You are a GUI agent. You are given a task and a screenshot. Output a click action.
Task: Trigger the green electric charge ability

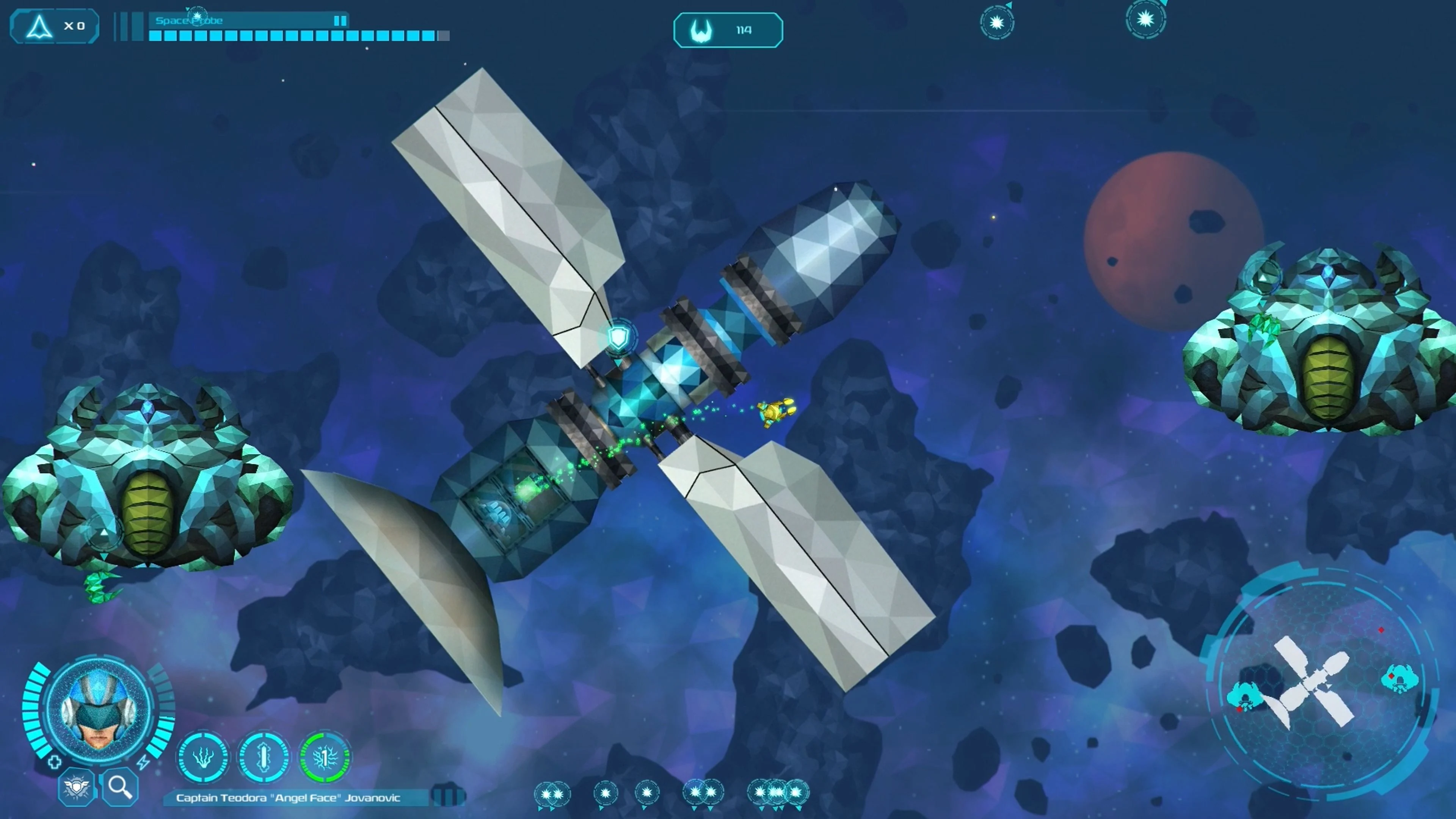(x=325, y=758)
